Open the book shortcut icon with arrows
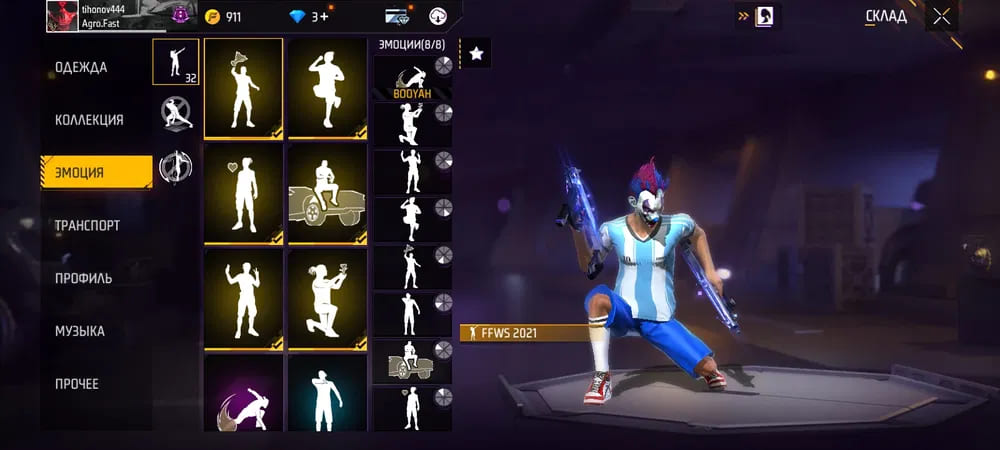Screen dimensions: 1000x450 click(763, 16)
